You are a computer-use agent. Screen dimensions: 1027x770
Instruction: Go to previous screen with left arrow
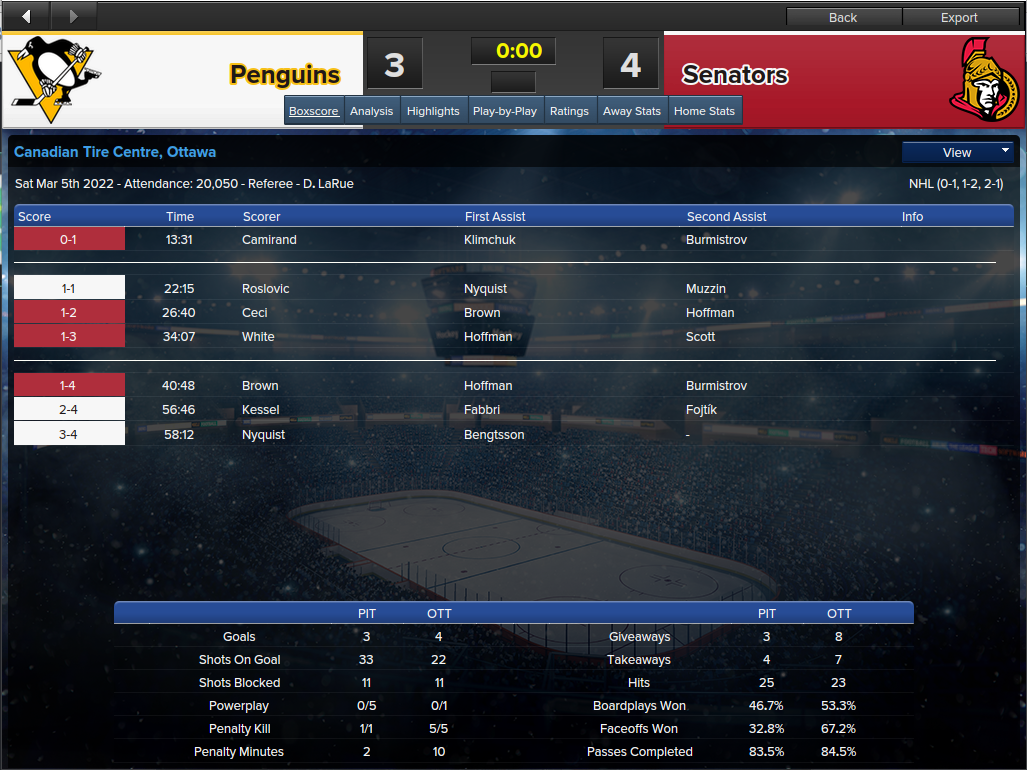[26, 15]
